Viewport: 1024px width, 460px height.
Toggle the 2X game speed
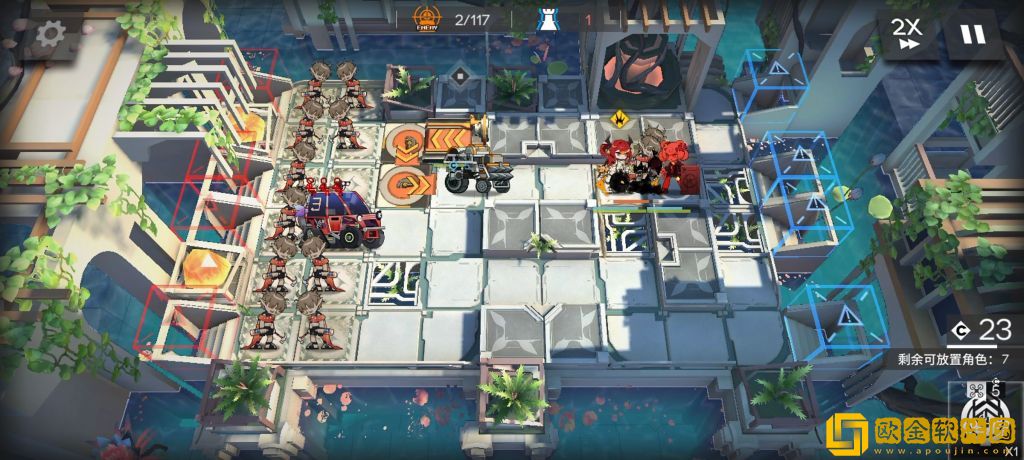(x=908, y=34)
